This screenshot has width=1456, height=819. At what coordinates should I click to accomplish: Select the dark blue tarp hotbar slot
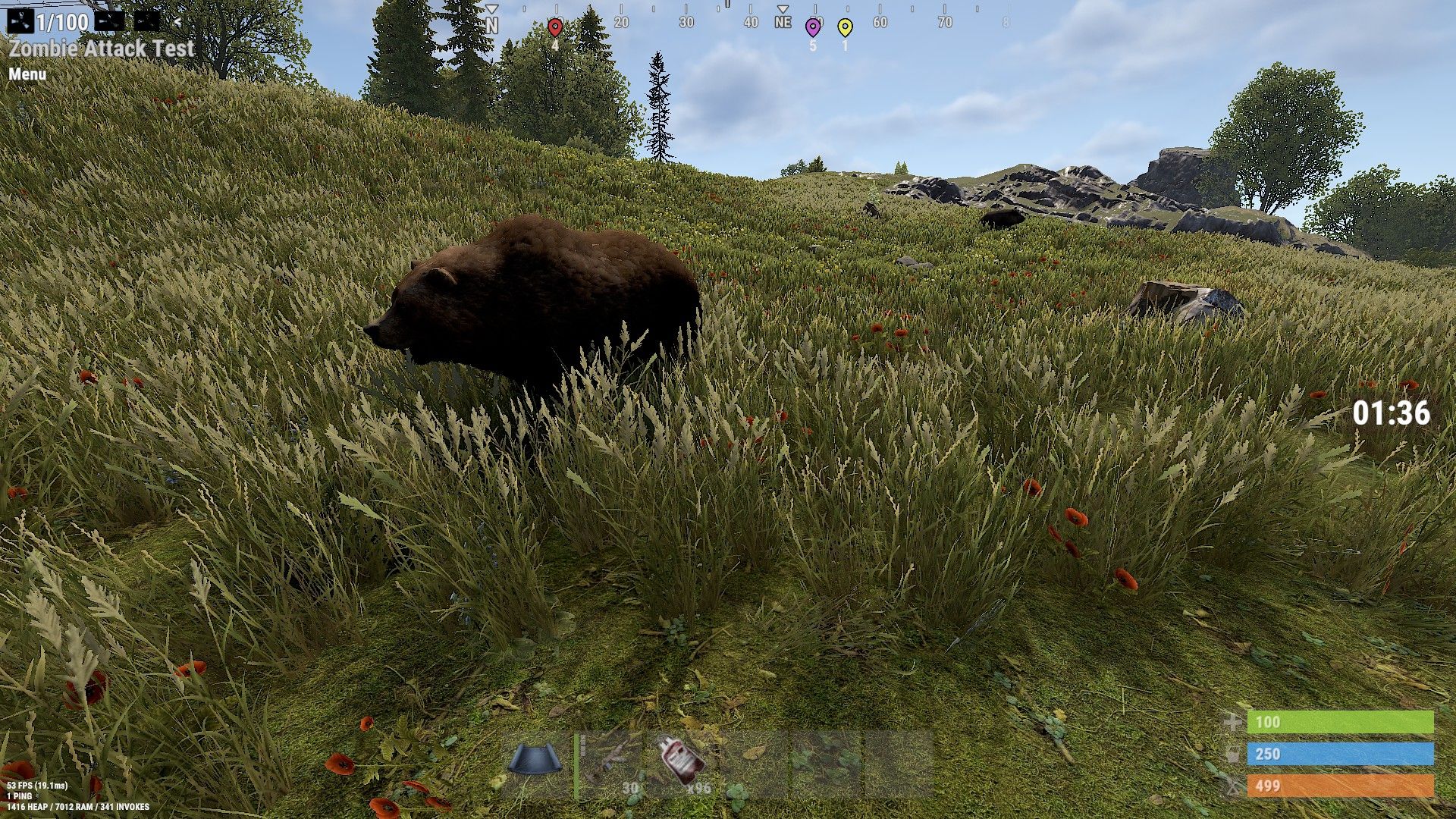tap(535, 762)
